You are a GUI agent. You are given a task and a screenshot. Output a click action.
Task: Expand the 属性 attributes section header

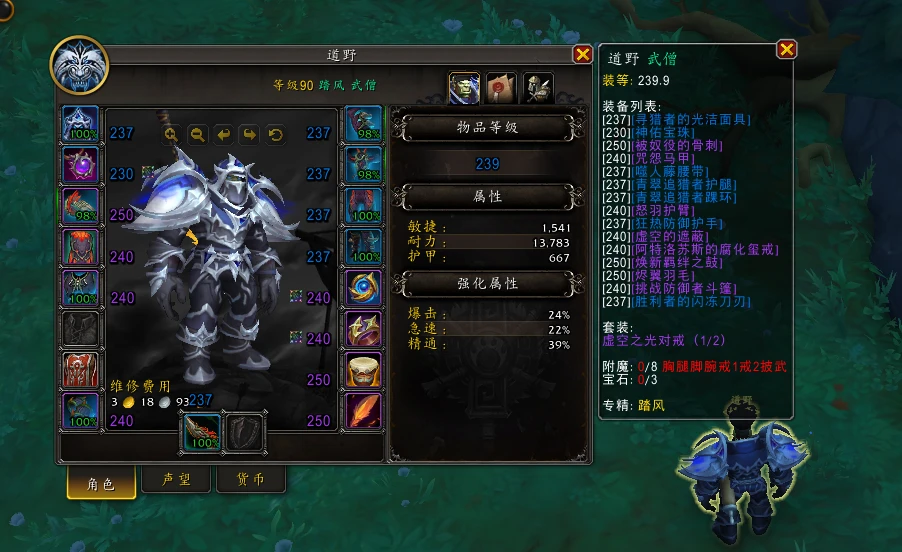488,198
